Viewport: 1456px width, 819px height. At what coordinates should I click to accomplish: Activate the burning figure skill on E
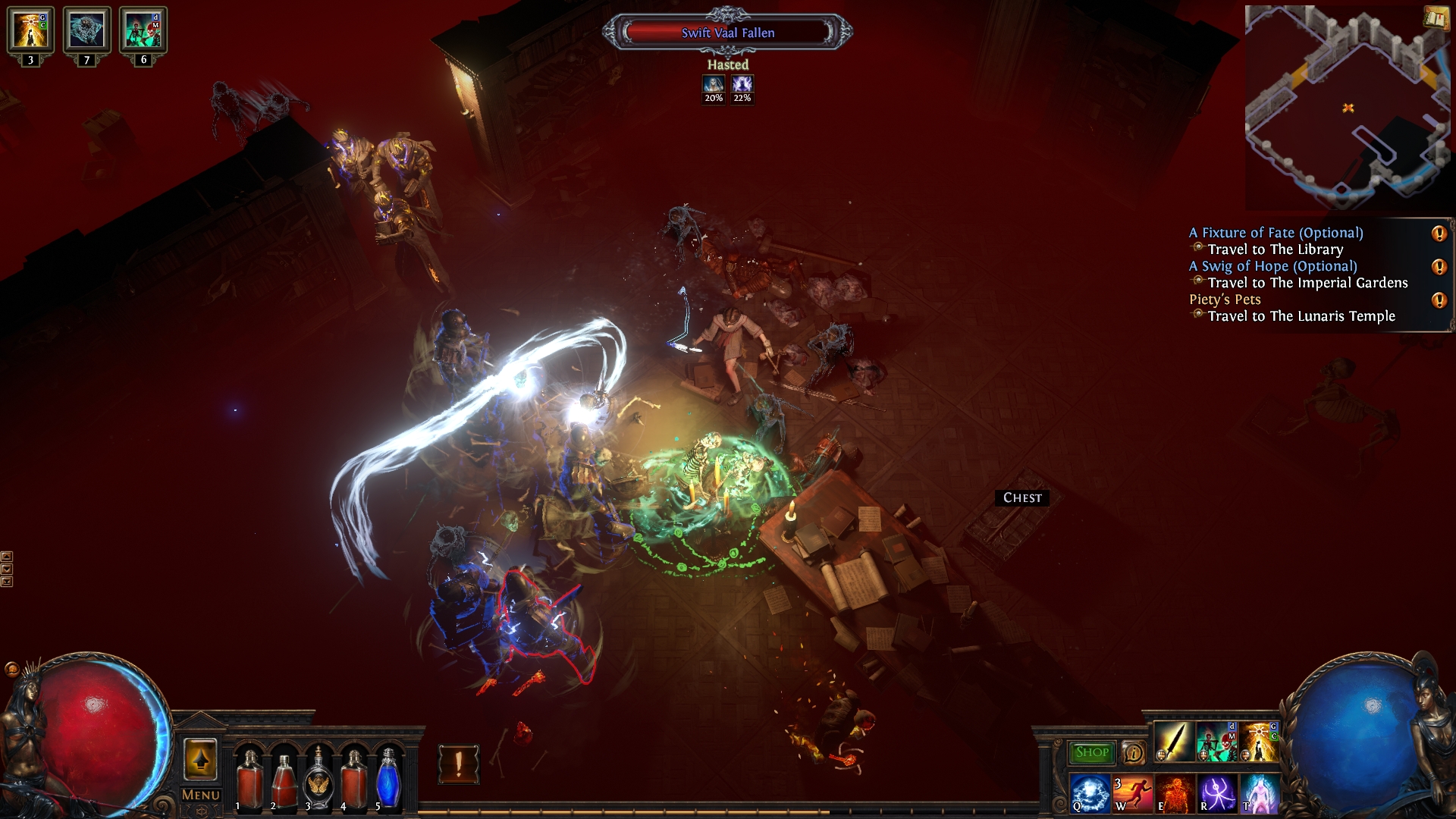(1174, 792)
